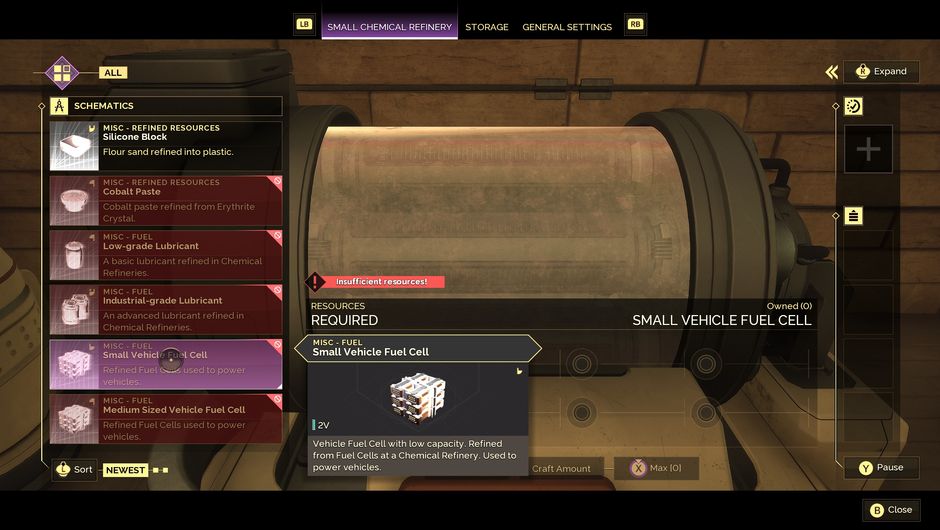This screenshot has height=530, width=940.
Task: Choose the Medium Sized Vehicle Fuel Cell schematic
Action: tap(166, 418)
